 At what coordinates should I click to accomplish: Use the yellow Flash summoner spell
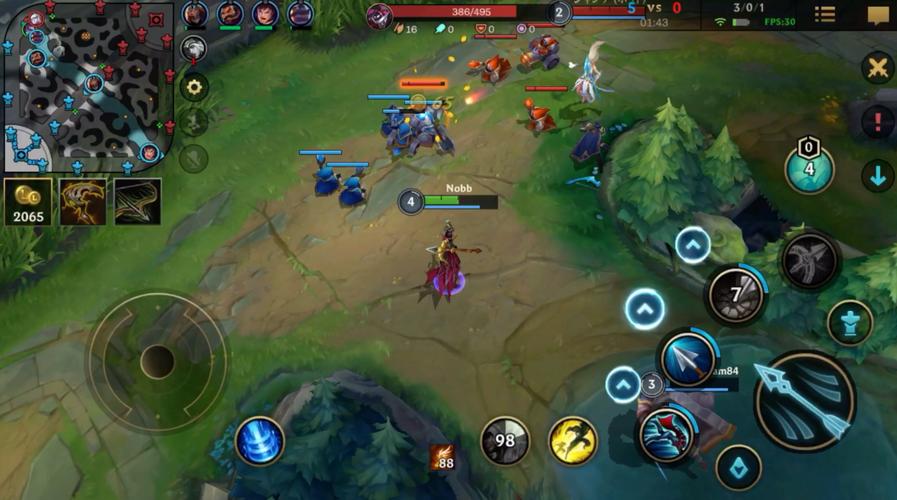[573, 441]
